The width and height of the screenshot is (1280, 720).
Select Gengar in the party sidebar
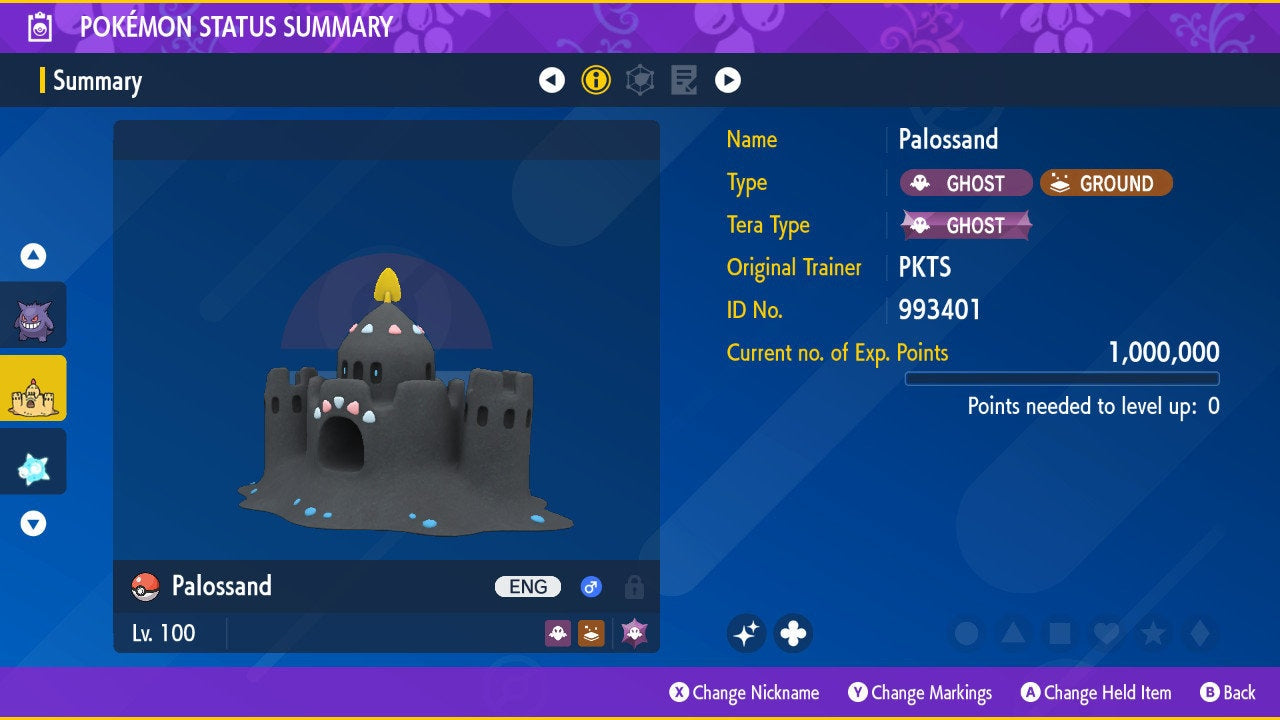33,315
